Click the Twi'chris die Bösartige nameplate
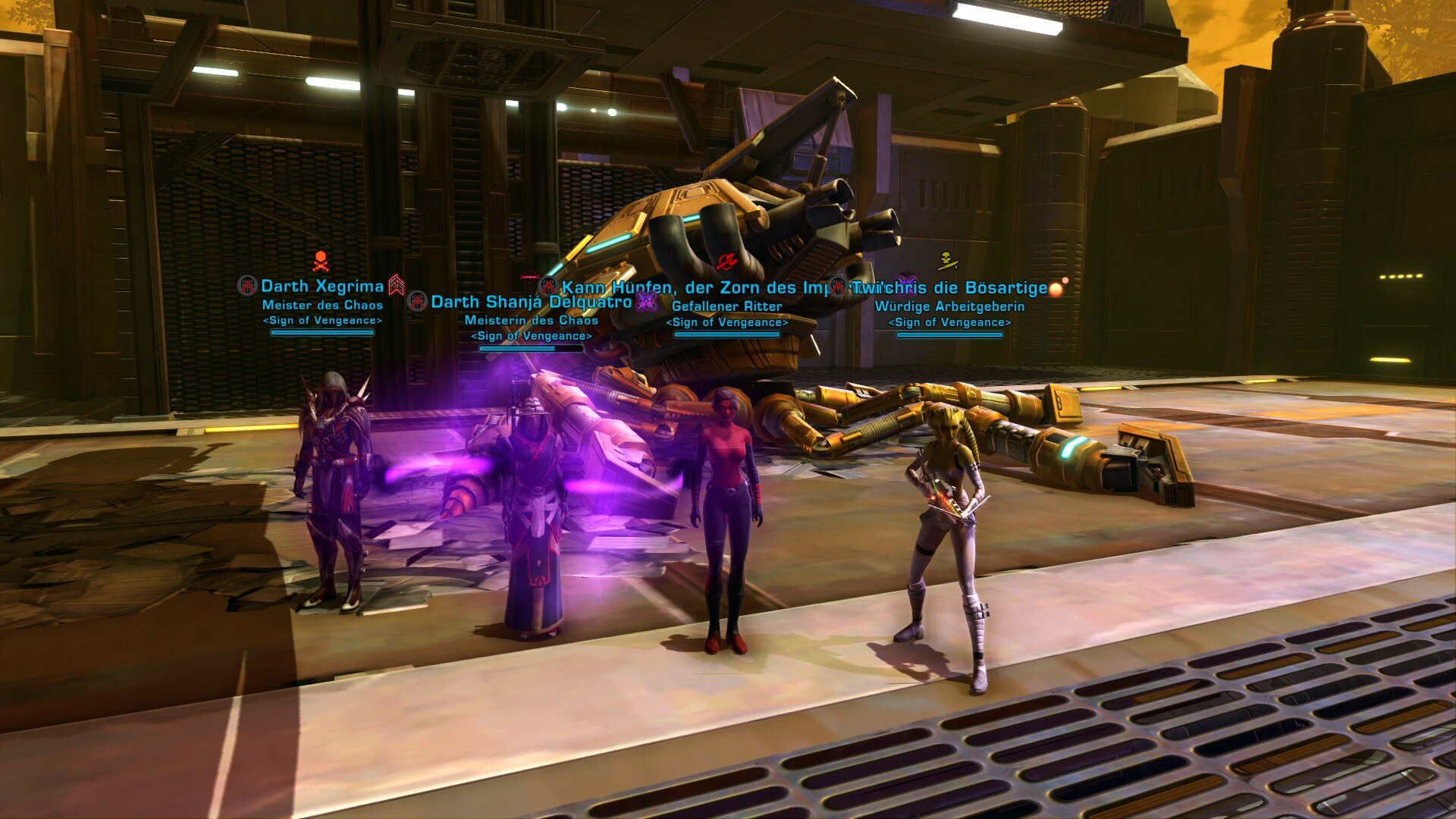Image resolution: width=1456 pixels, height=819 pixels. pos(949,288)
